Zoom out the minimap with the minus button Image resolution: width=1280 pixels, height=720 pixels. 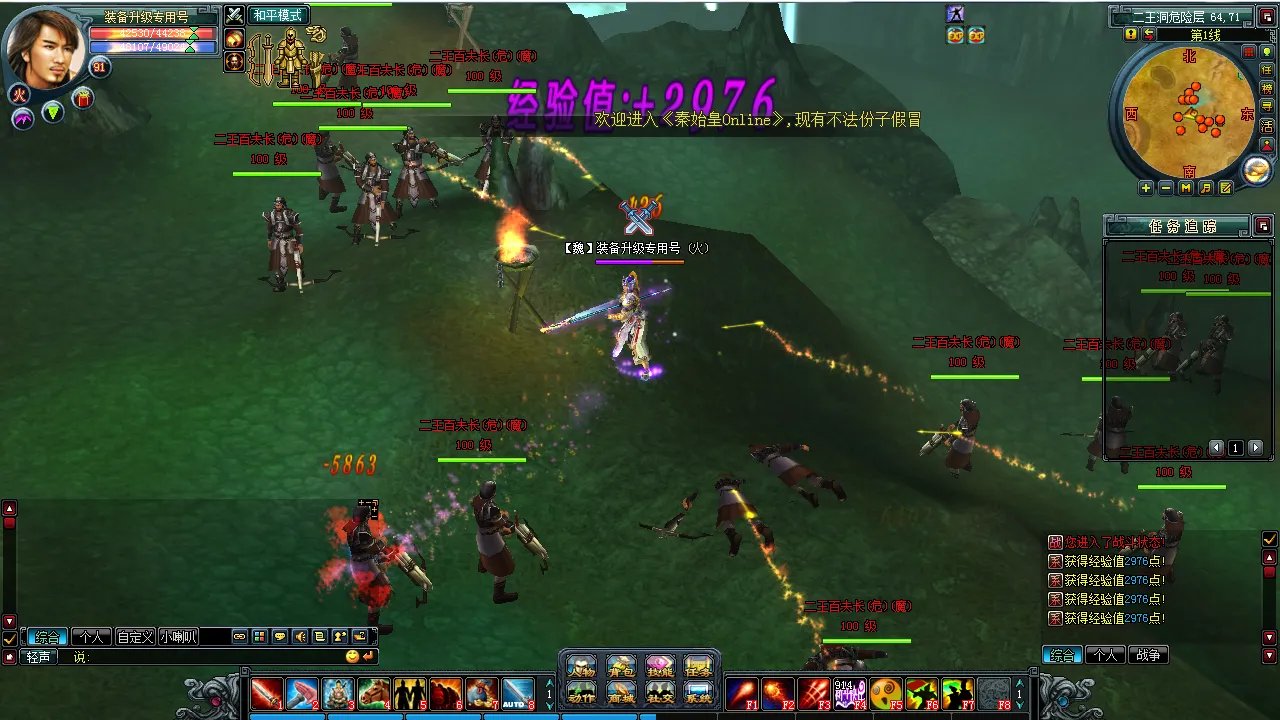click(x=1166, y=188)
